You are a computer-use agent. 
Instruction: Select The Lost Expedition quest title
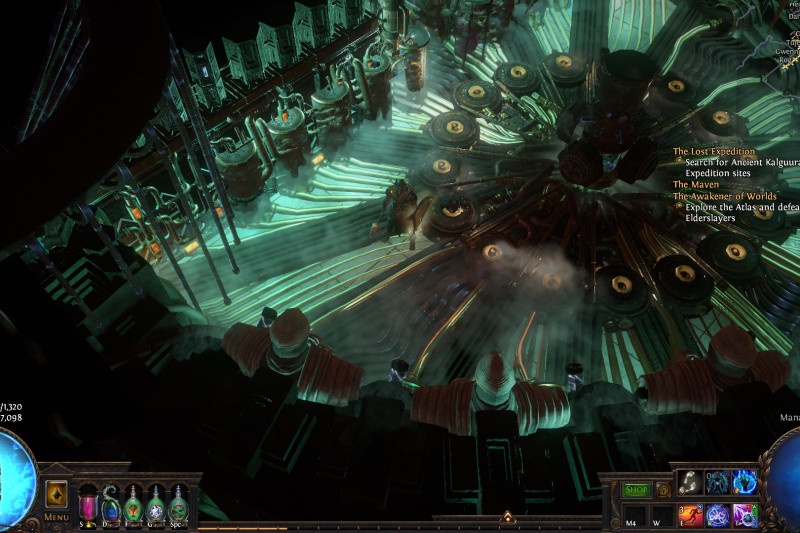(x=714, y=152)
